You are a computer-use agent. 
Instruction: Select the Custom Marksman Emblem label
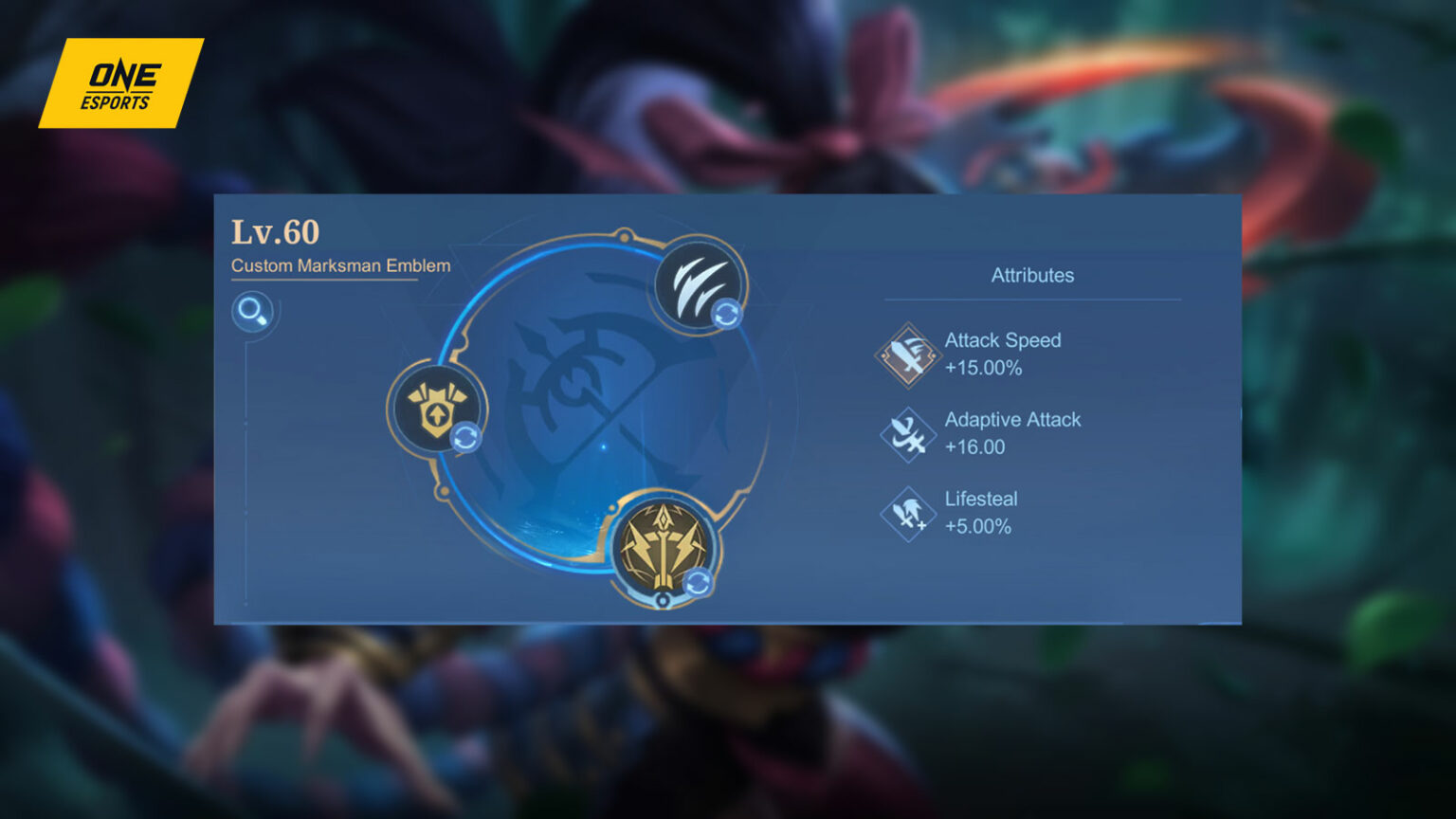tap(340, 266)
